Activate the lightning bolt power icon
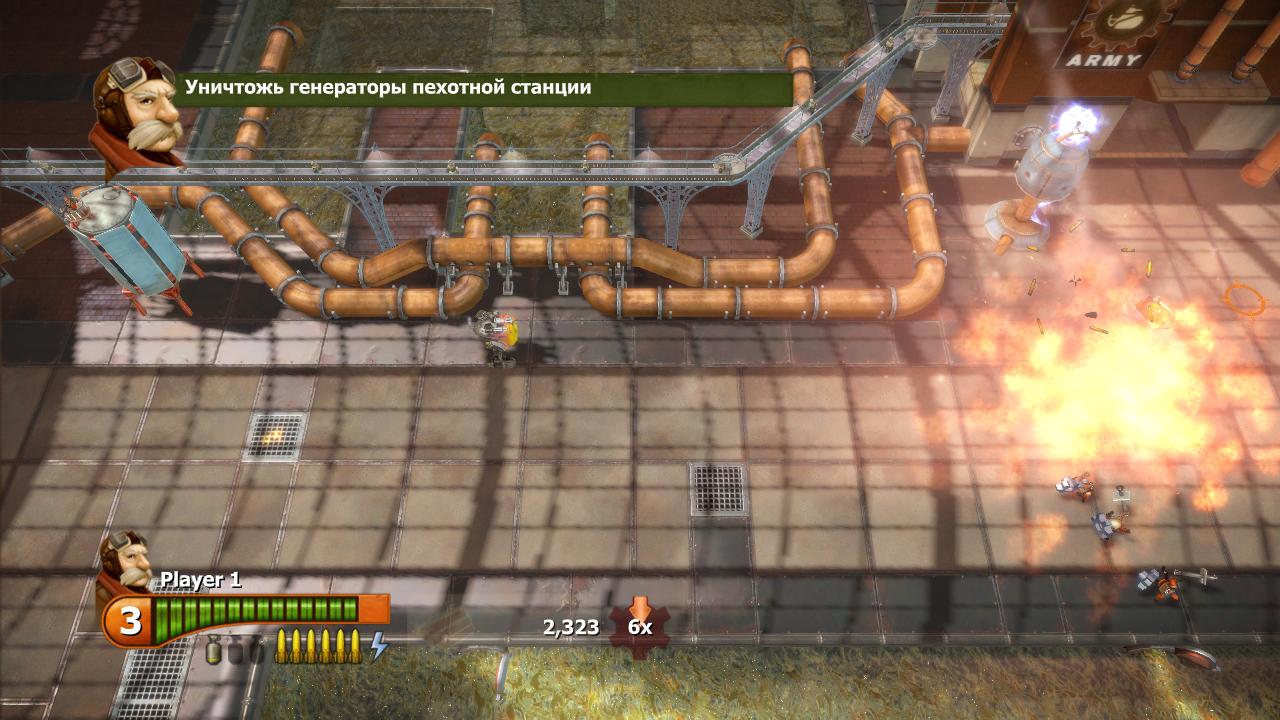 point(379,646)
